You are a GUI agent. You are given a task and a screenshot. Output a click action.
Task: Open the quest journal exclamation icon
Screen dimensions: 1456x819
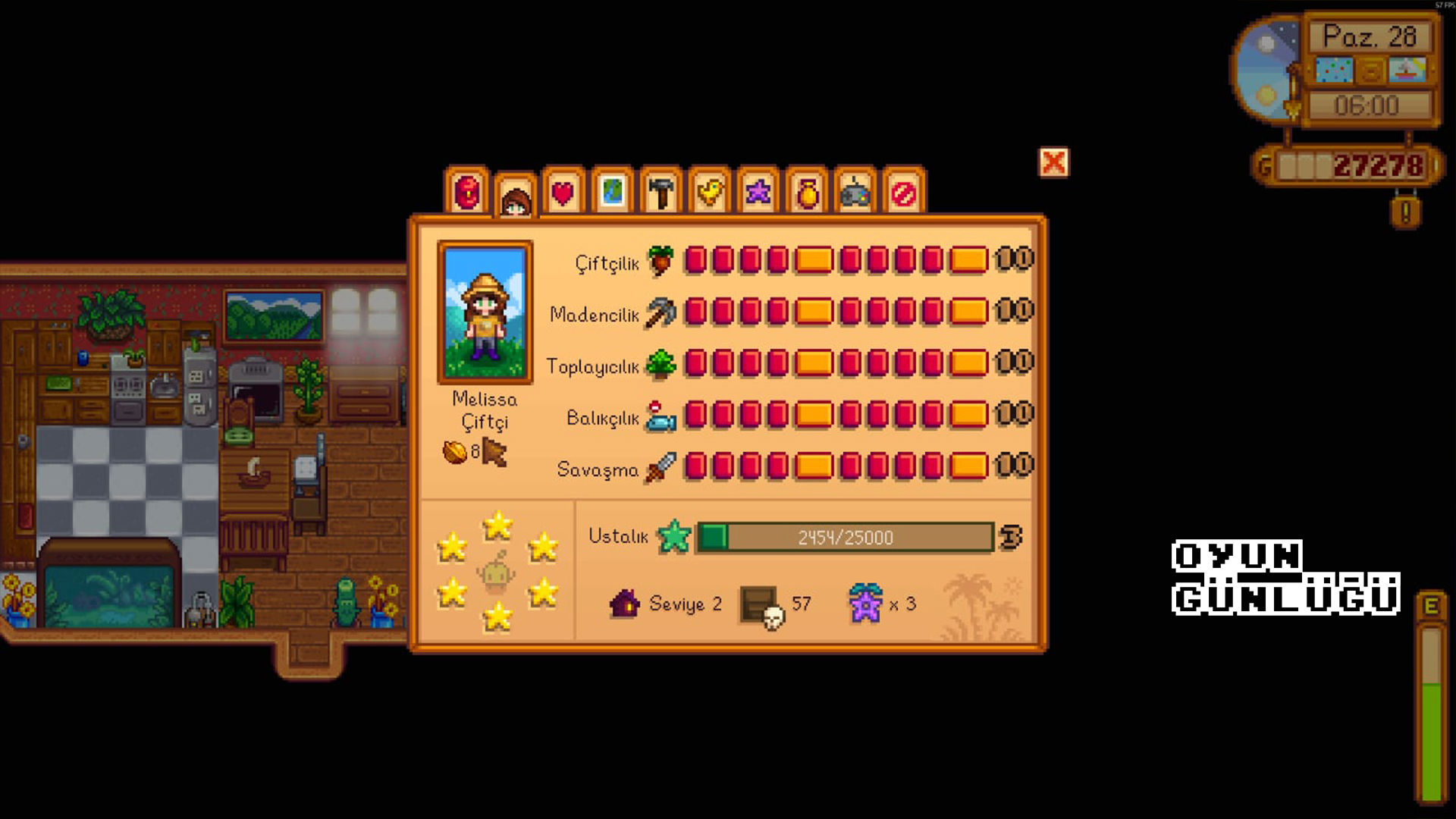[x=1405, y=212]
